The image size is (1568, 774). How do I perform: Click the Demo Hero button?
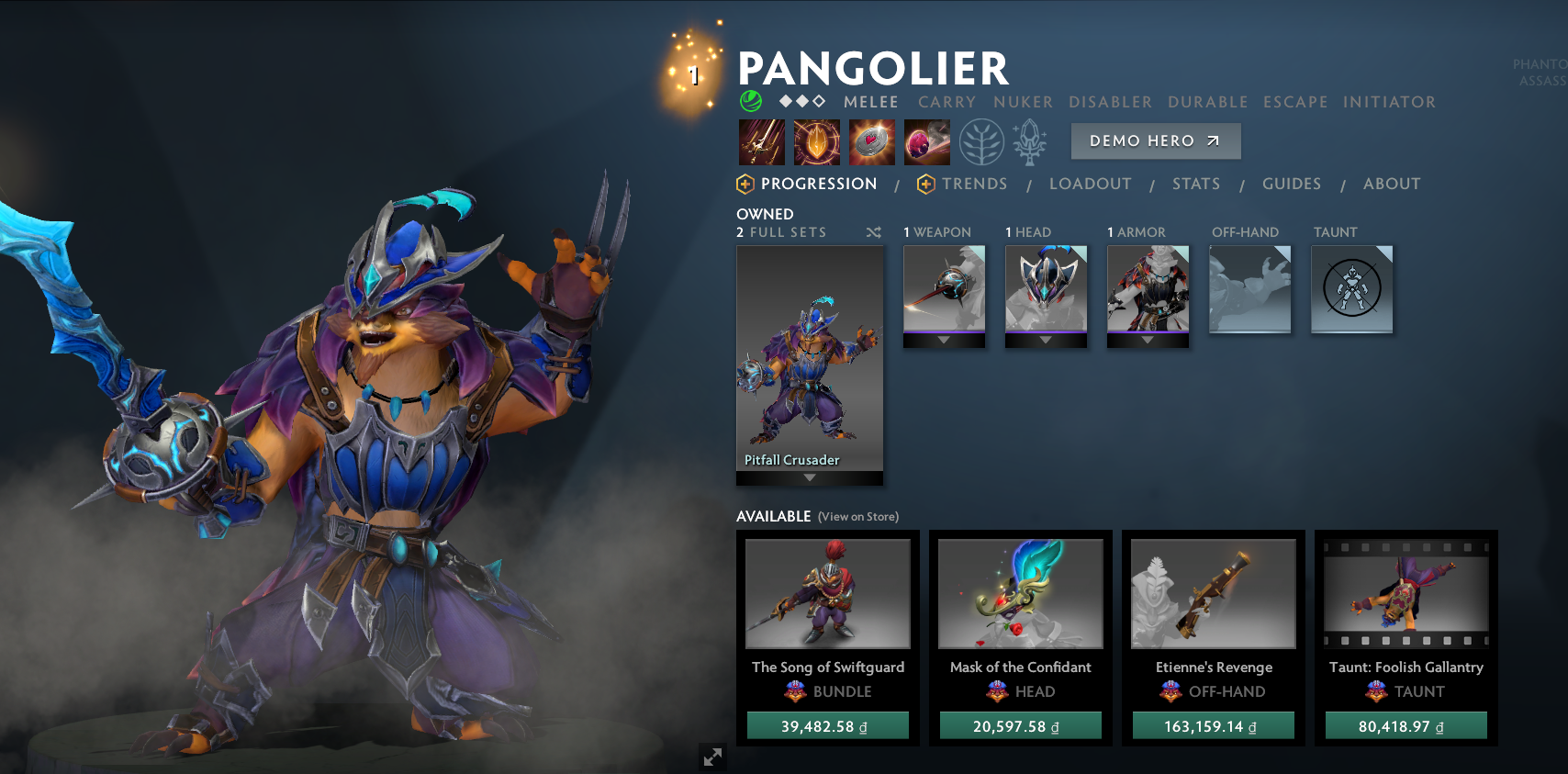[1155, 141]
